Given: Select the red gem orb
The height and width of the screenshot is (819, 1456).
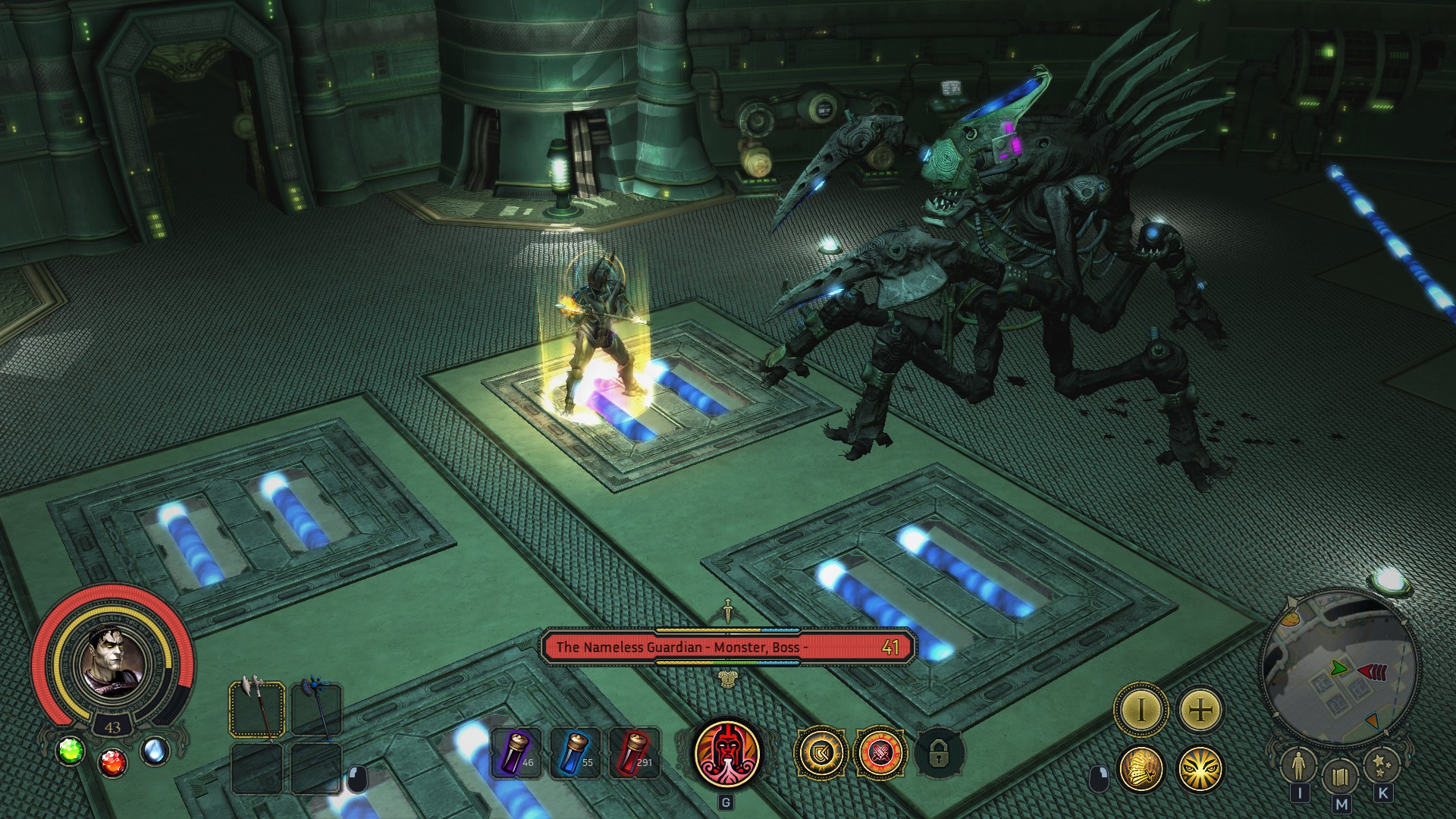Looking at the screenshot, I should coord(112,760).
